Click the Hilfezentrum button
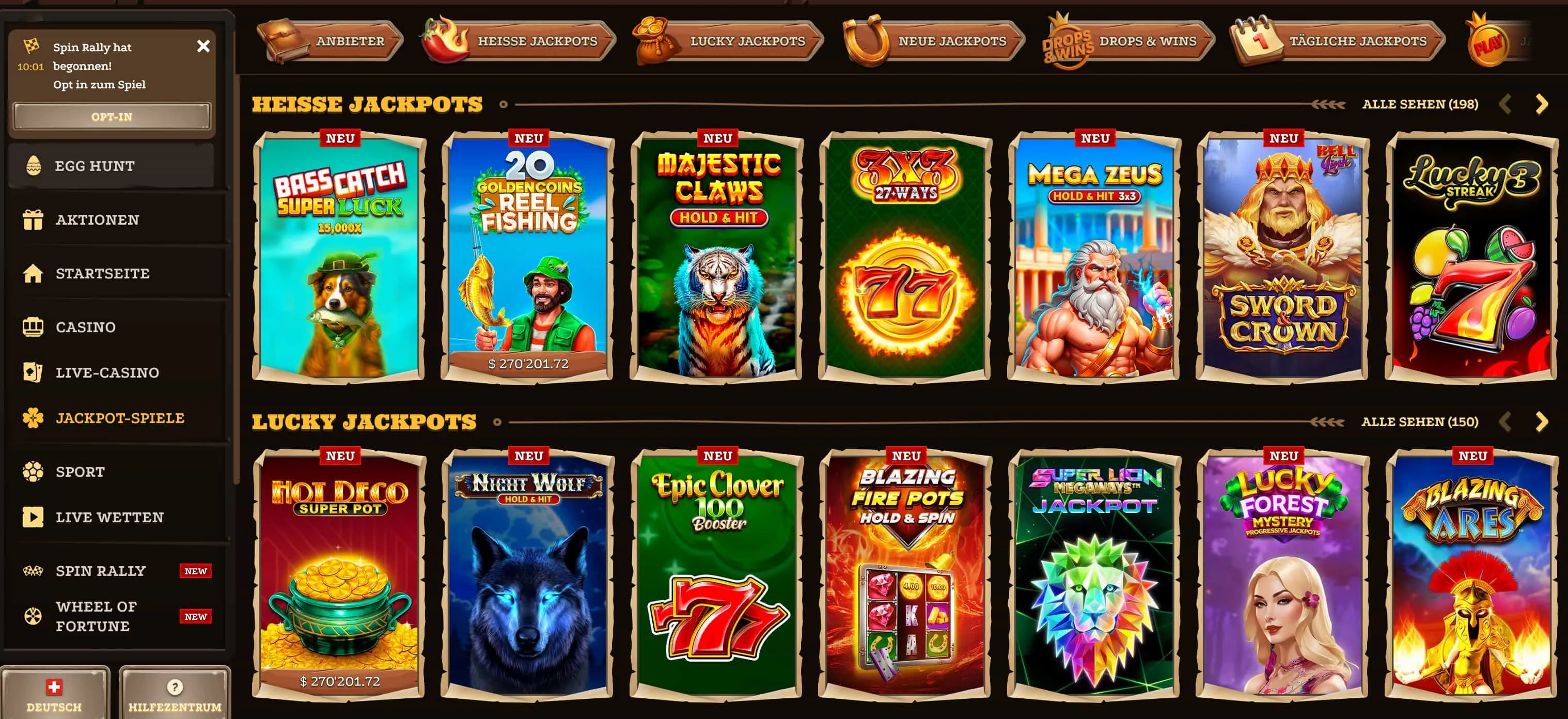This screenshot has width=1568, height=719. click(x=175, y=694)
